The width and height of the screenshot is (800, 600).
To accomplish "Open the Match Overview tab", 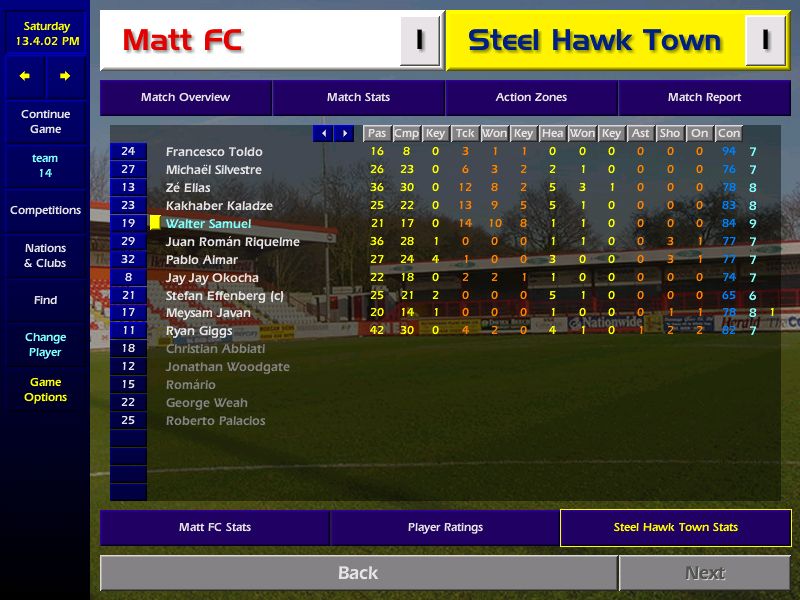I will tap(185, 98).
